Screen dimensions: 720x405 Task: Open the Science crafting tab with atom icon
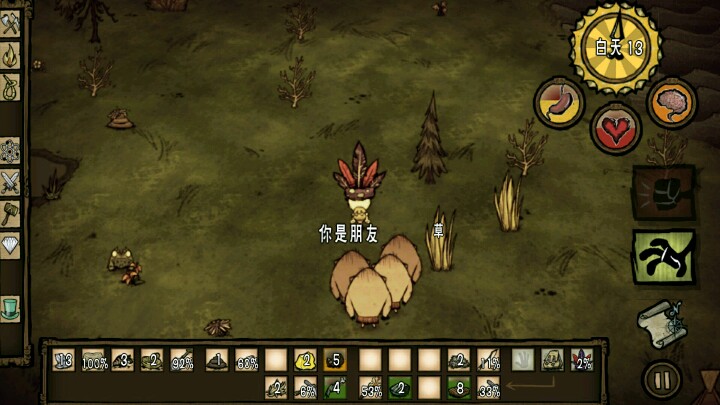pyautogui.click(x=11, y=152)
